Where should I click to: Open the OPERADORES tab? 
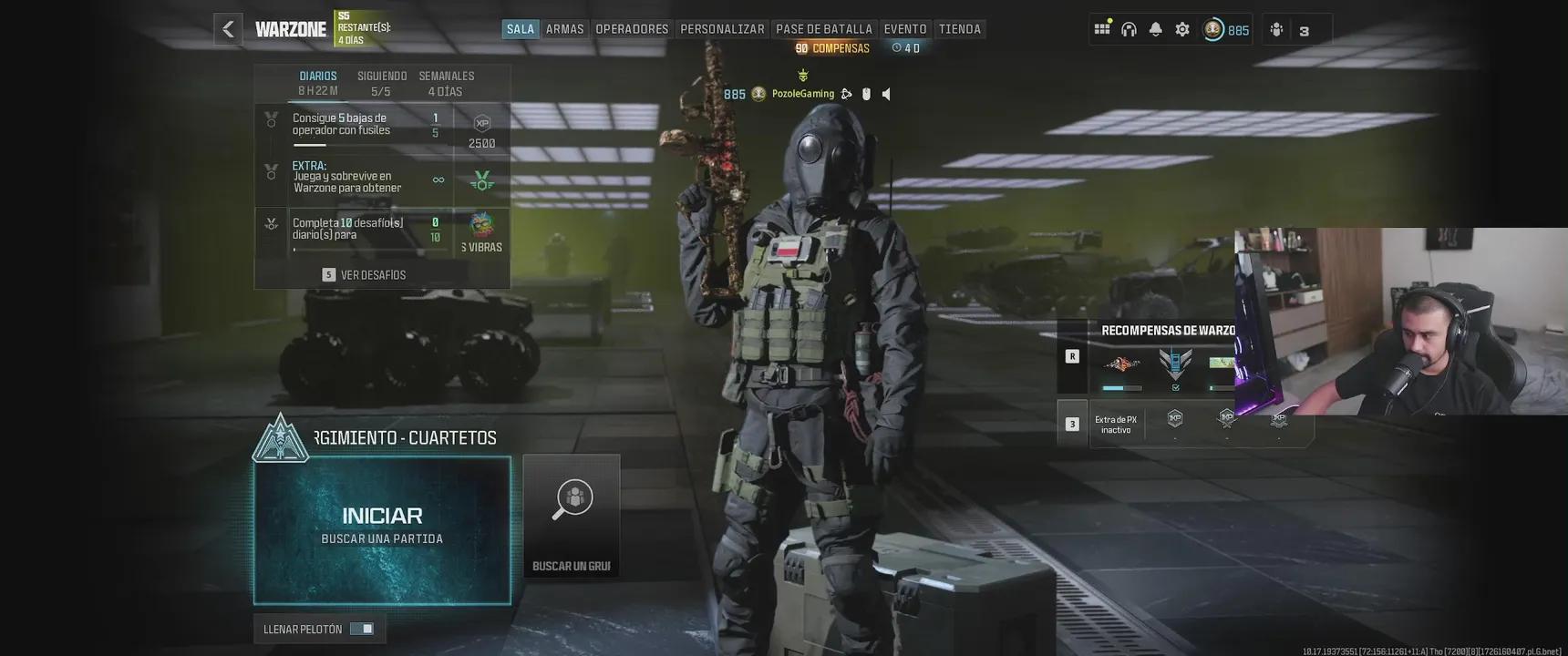[632, 29]
